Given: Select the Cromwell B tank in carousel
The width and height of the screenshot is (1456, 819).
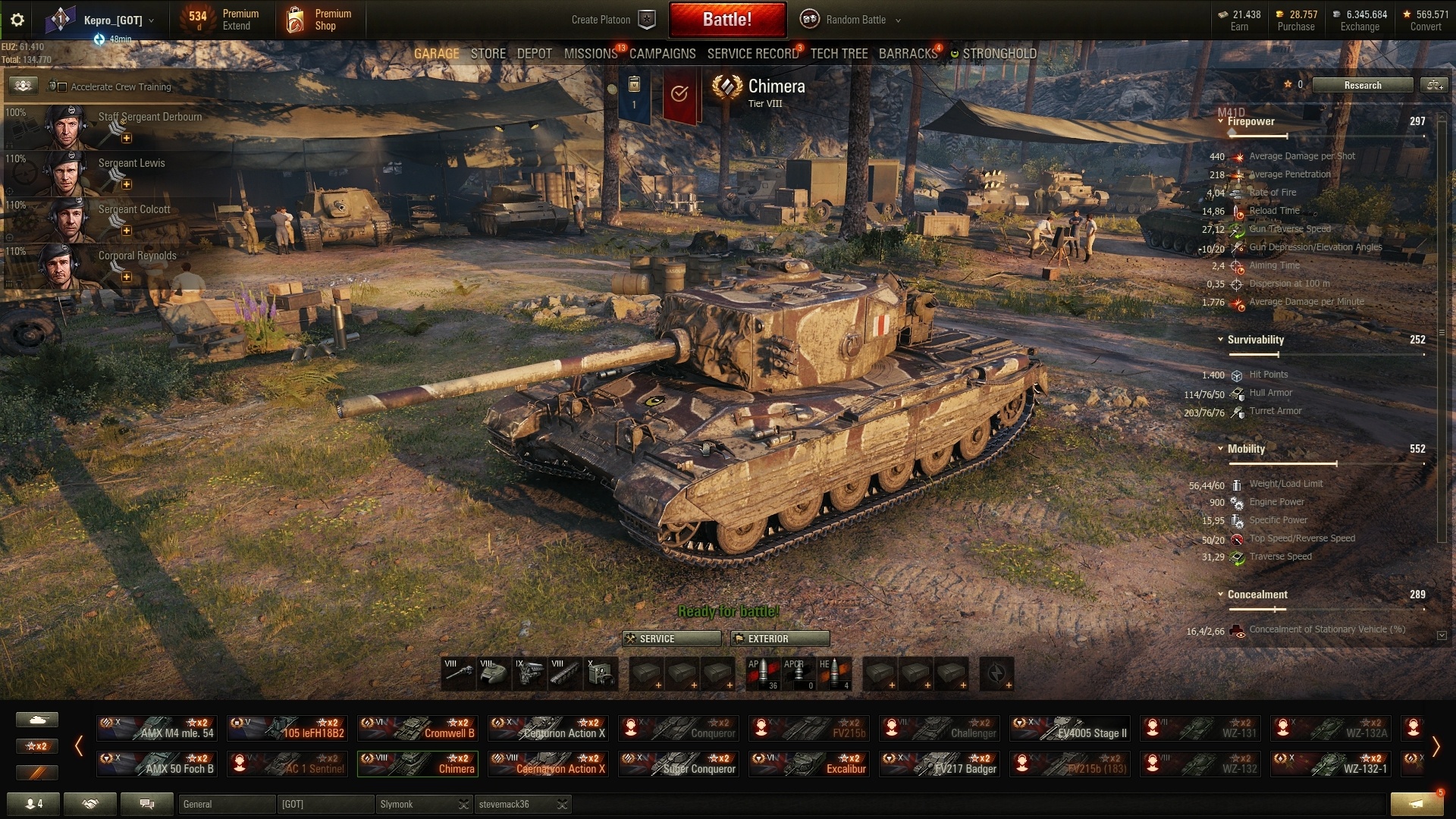Looking at the screenshot, I should tap(417, 728).
